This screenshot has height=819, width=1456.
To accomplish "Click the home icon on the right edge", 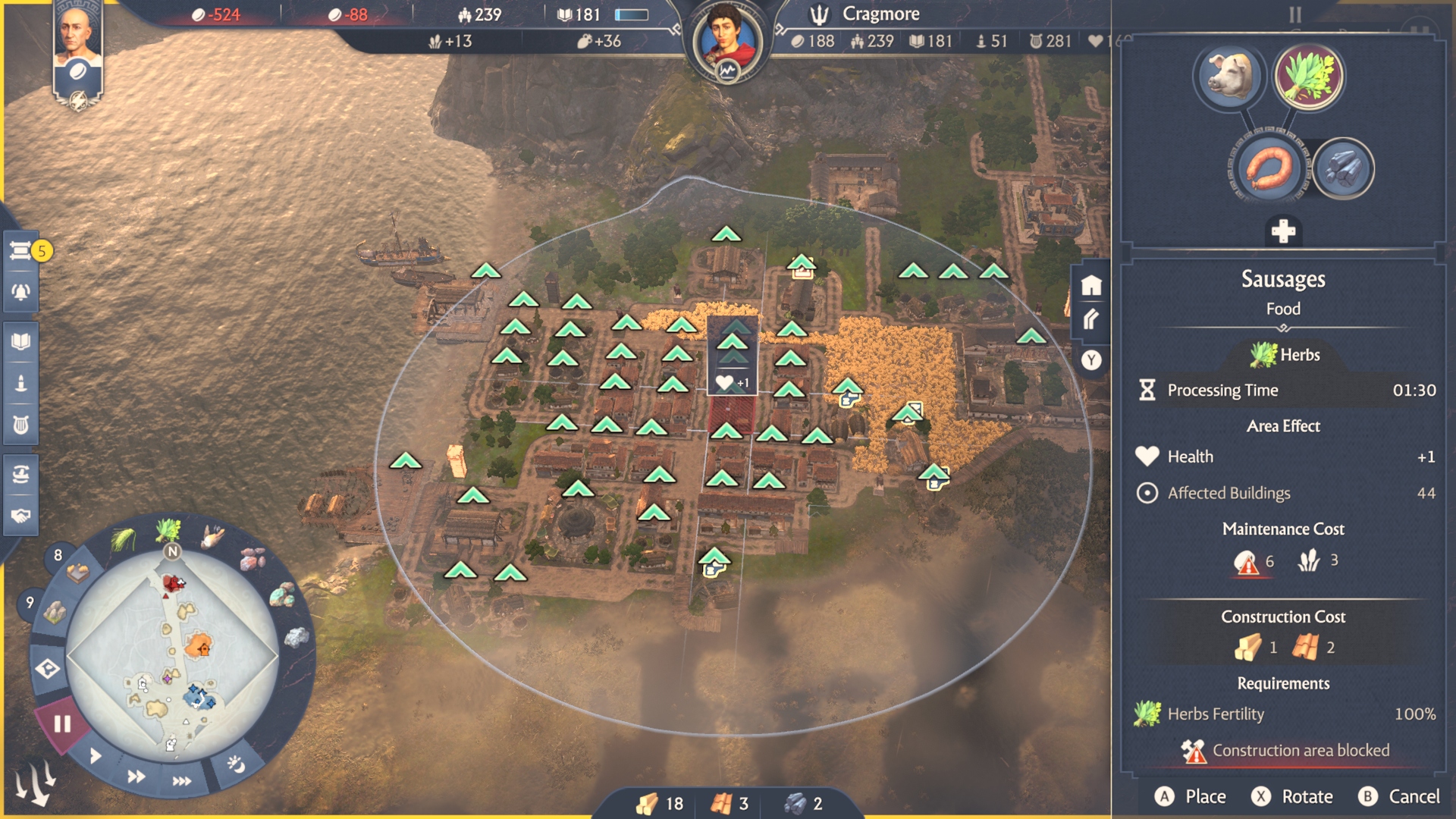I will (1092, 287).
